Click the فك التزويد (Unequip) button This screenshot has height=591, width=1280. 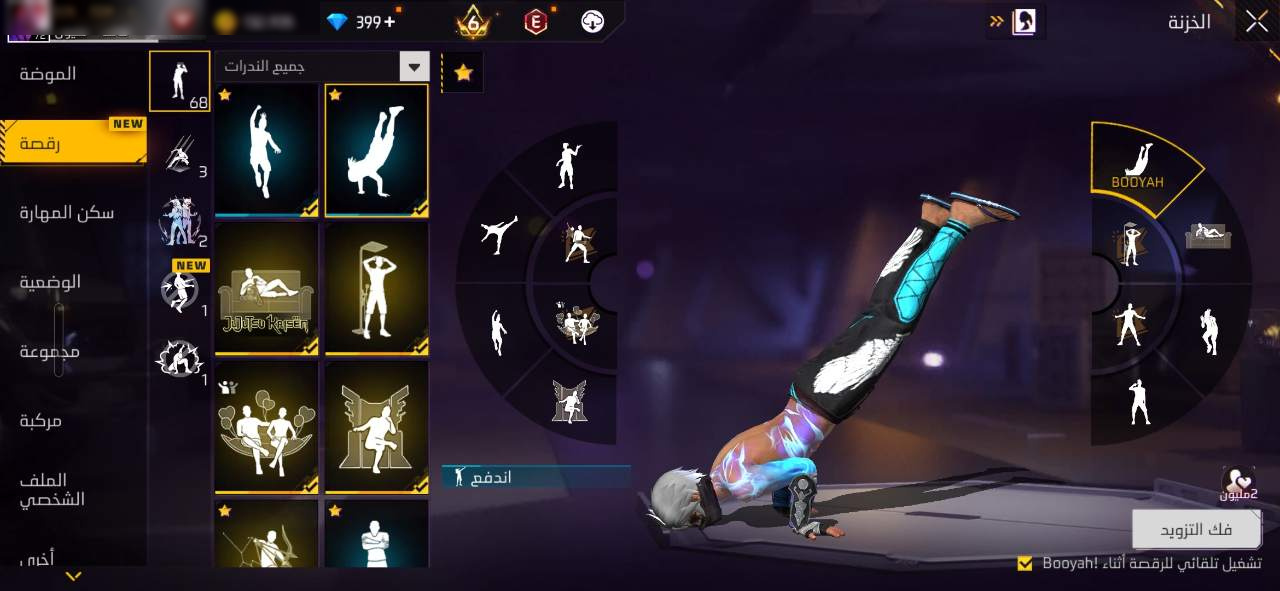click(1196, 529)
